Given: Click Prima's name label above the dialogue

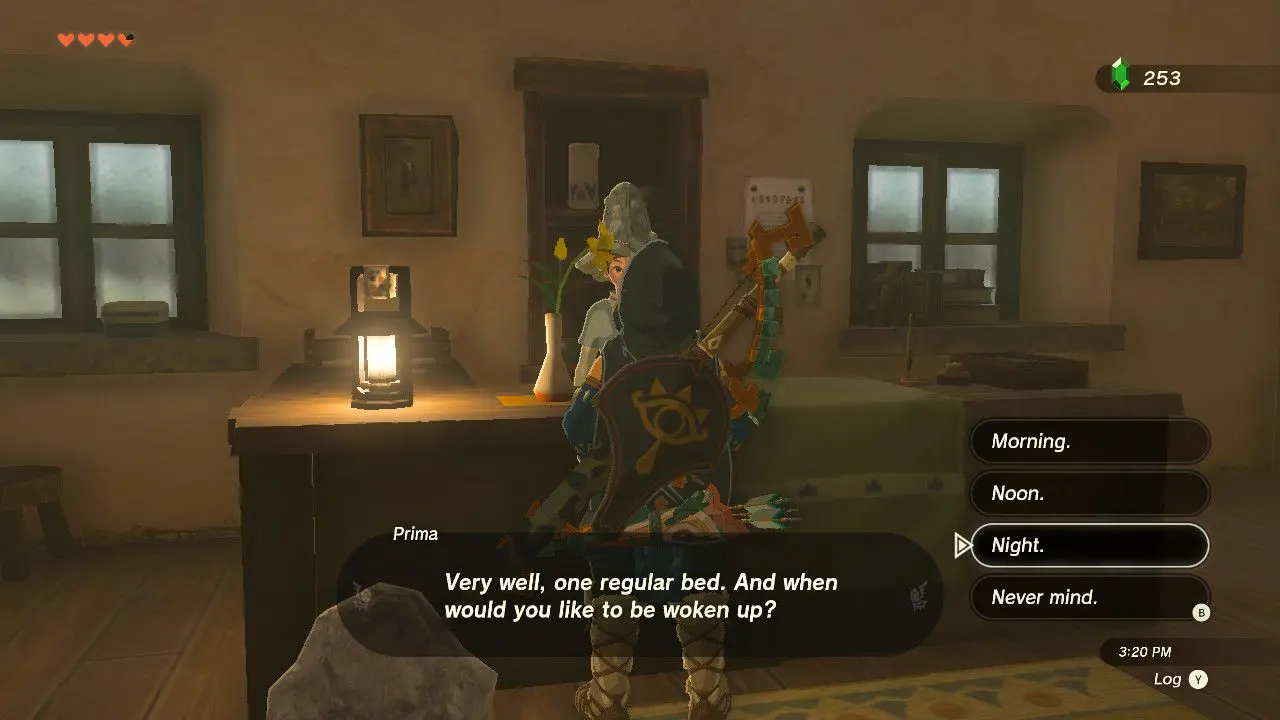Looking at the screenshot, I should 417,533.
